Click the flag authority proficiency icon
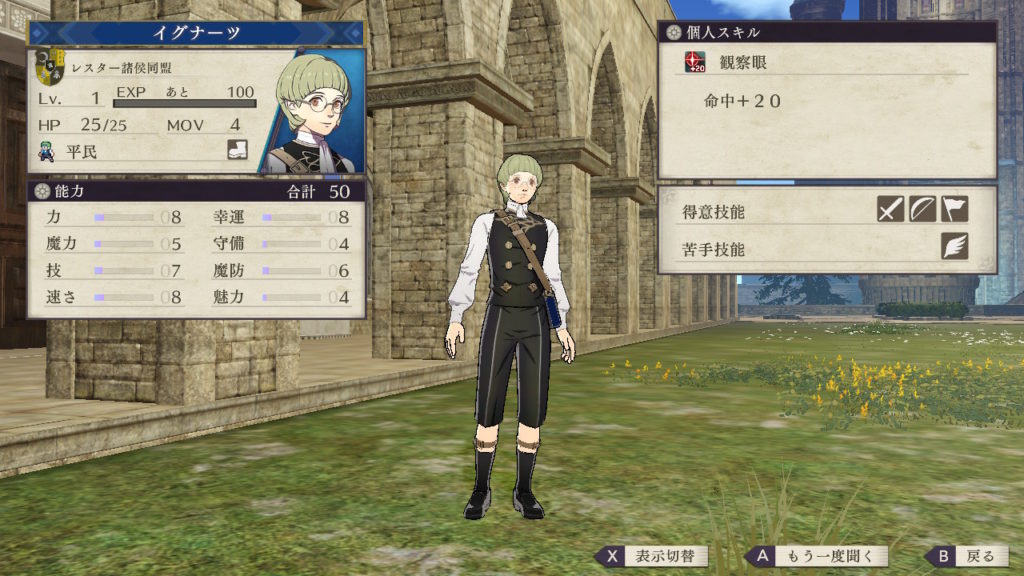This screenshot has width=1024, height=576. point(954,208)
